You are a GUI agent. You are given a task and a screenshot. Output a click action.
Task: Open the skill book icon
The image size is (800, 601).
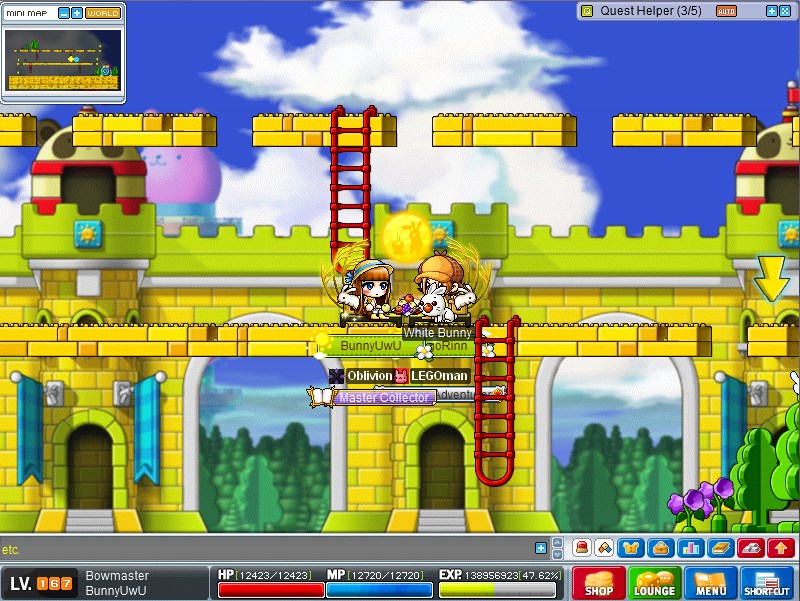(720, 548)
